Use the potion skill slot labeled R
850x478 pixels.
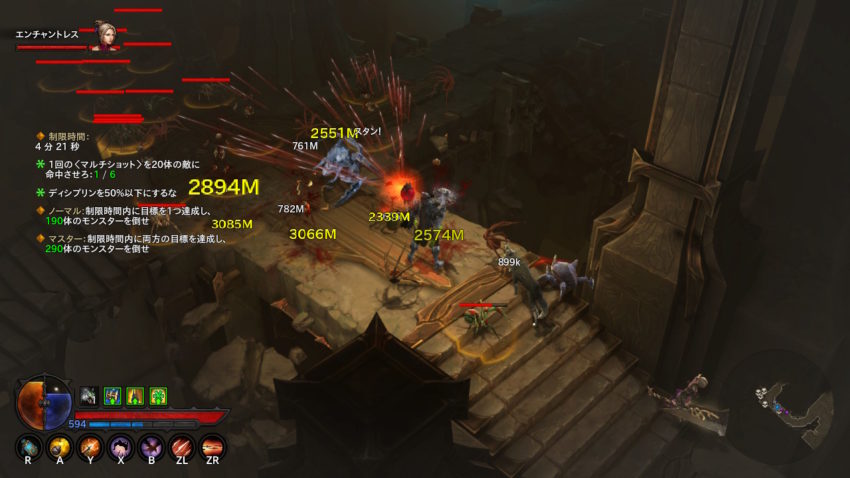click(x=27, y=447)
